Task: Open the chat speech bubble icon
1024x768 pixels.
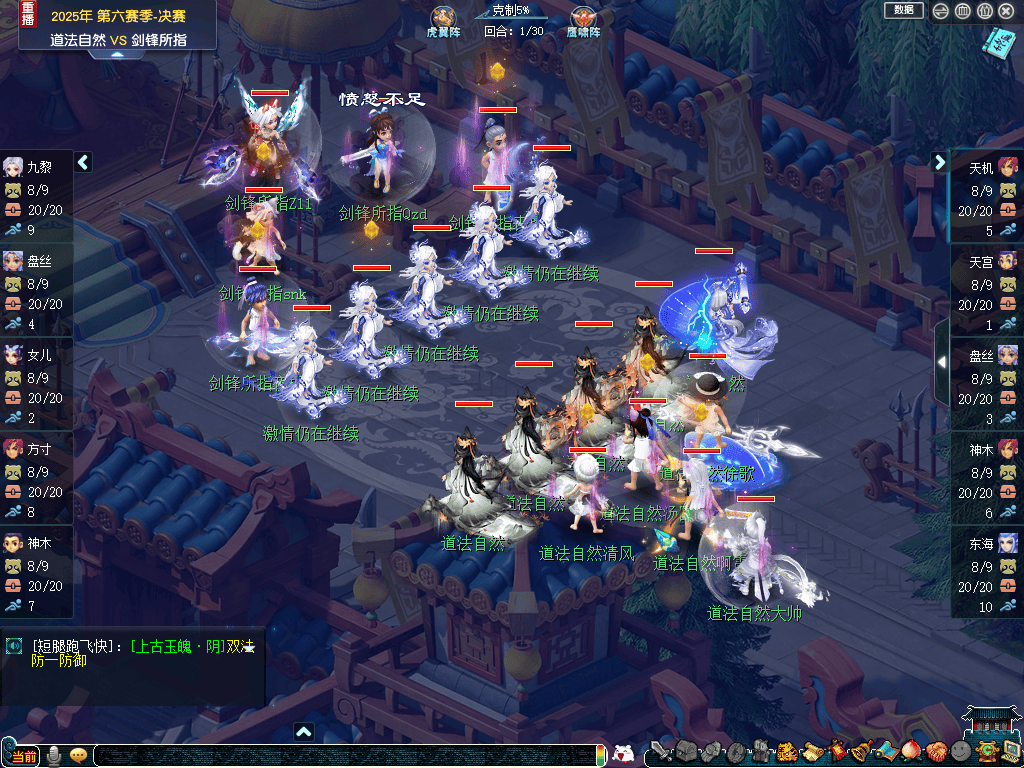Action: click(78, 756)
